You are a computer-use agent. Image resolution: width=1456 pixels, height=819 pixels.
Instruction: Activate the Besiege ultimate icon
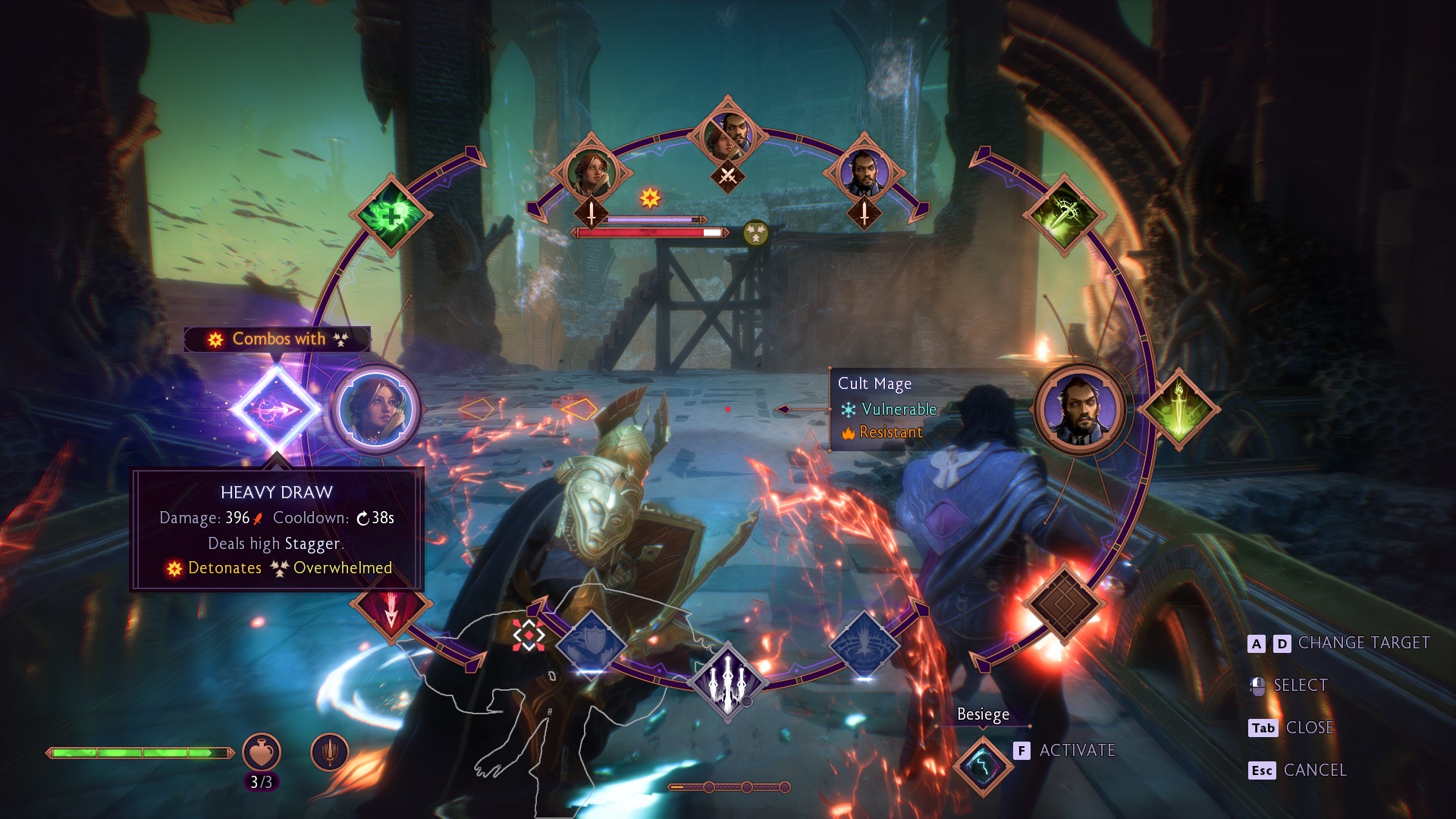pos(983,764)
